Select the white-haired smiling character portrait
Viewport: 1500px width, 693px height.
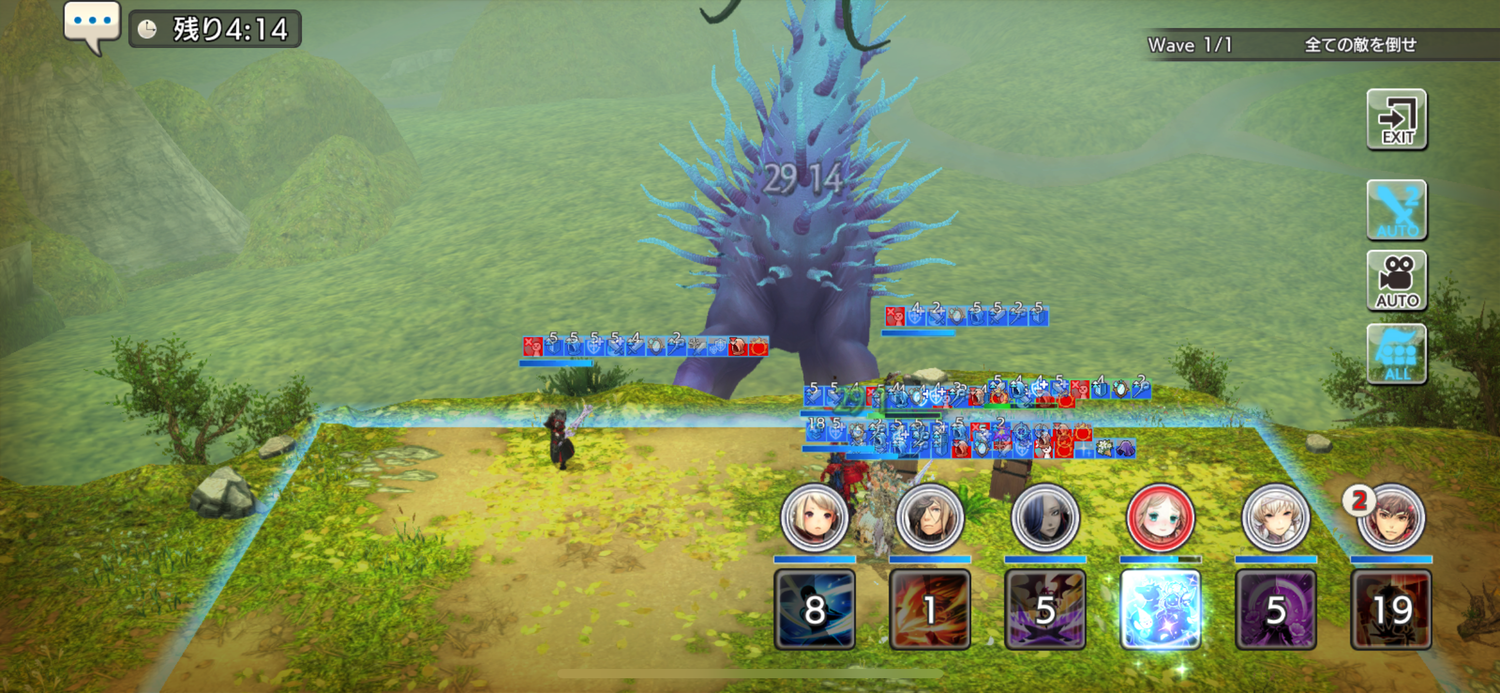[1276, 518]
